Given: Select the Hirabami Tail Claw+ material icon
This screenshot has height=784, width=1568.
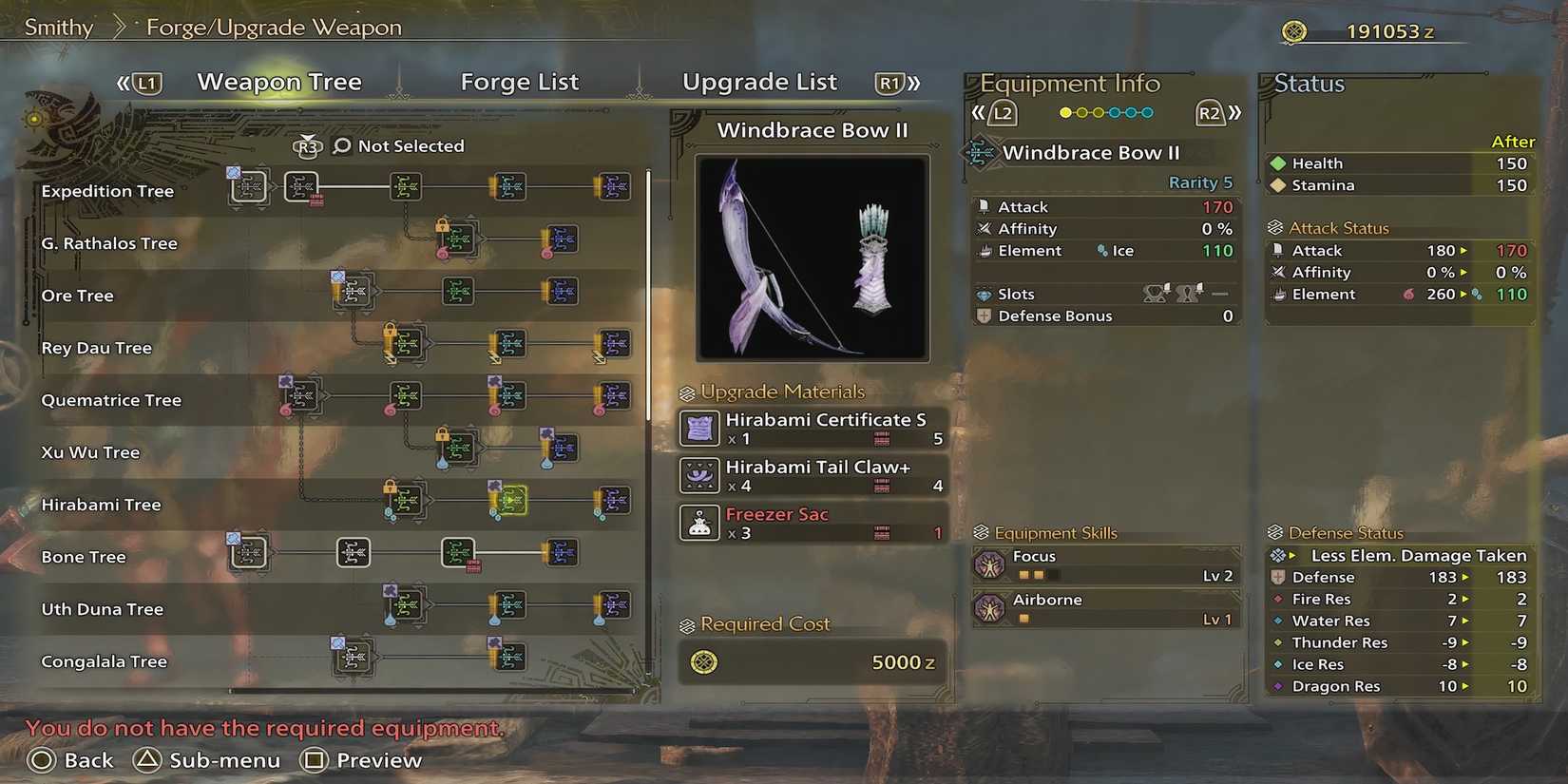Looking at the screenshot, I should 698,475.
